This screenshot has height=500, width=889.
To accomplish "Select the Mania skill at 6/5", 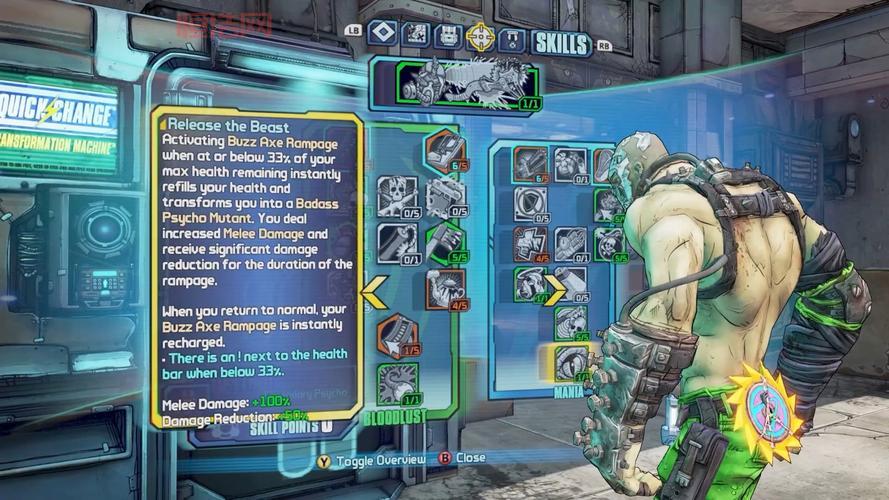I will [x=531, y=164].
